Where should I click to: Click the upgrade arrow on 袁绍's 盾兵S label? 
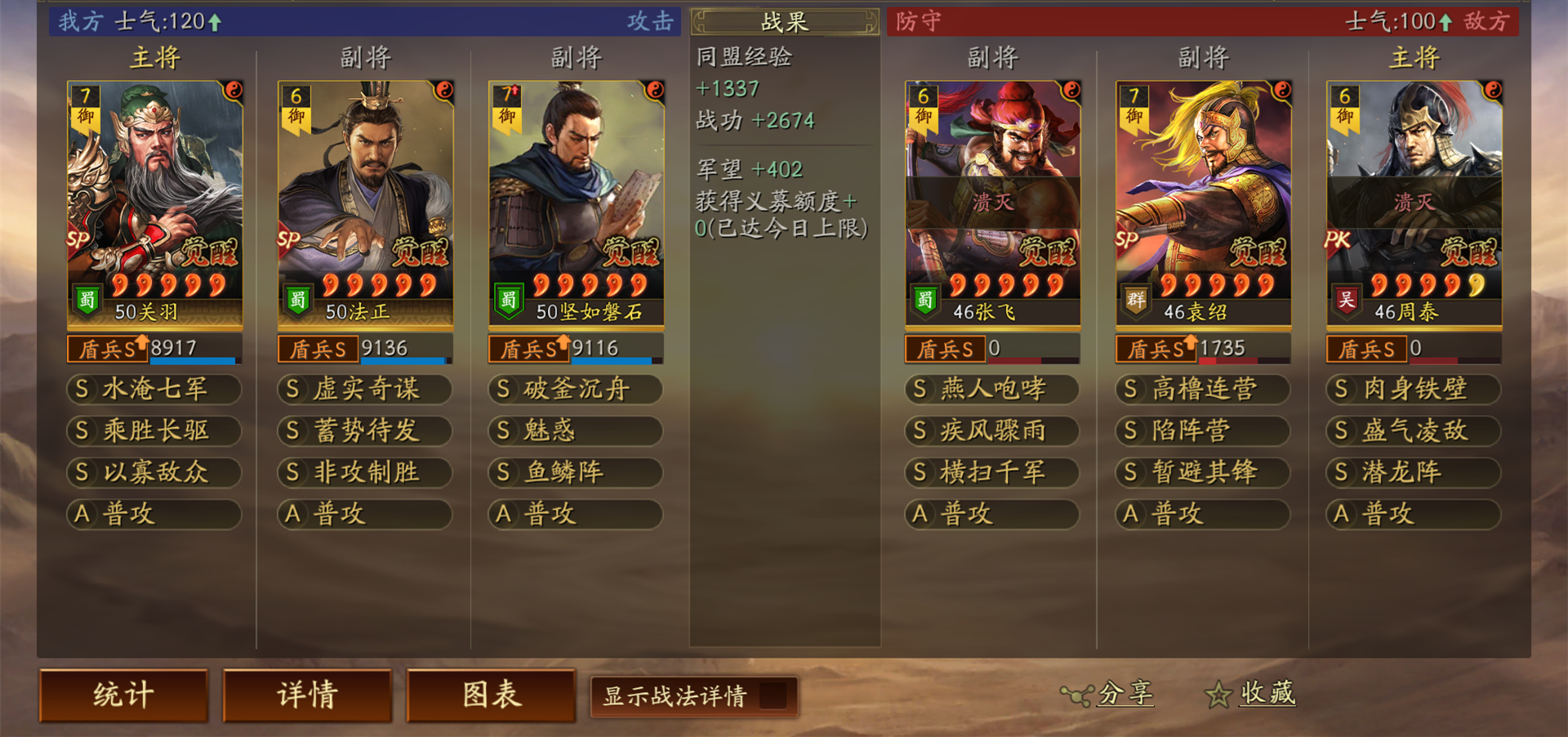[1191, 343]
